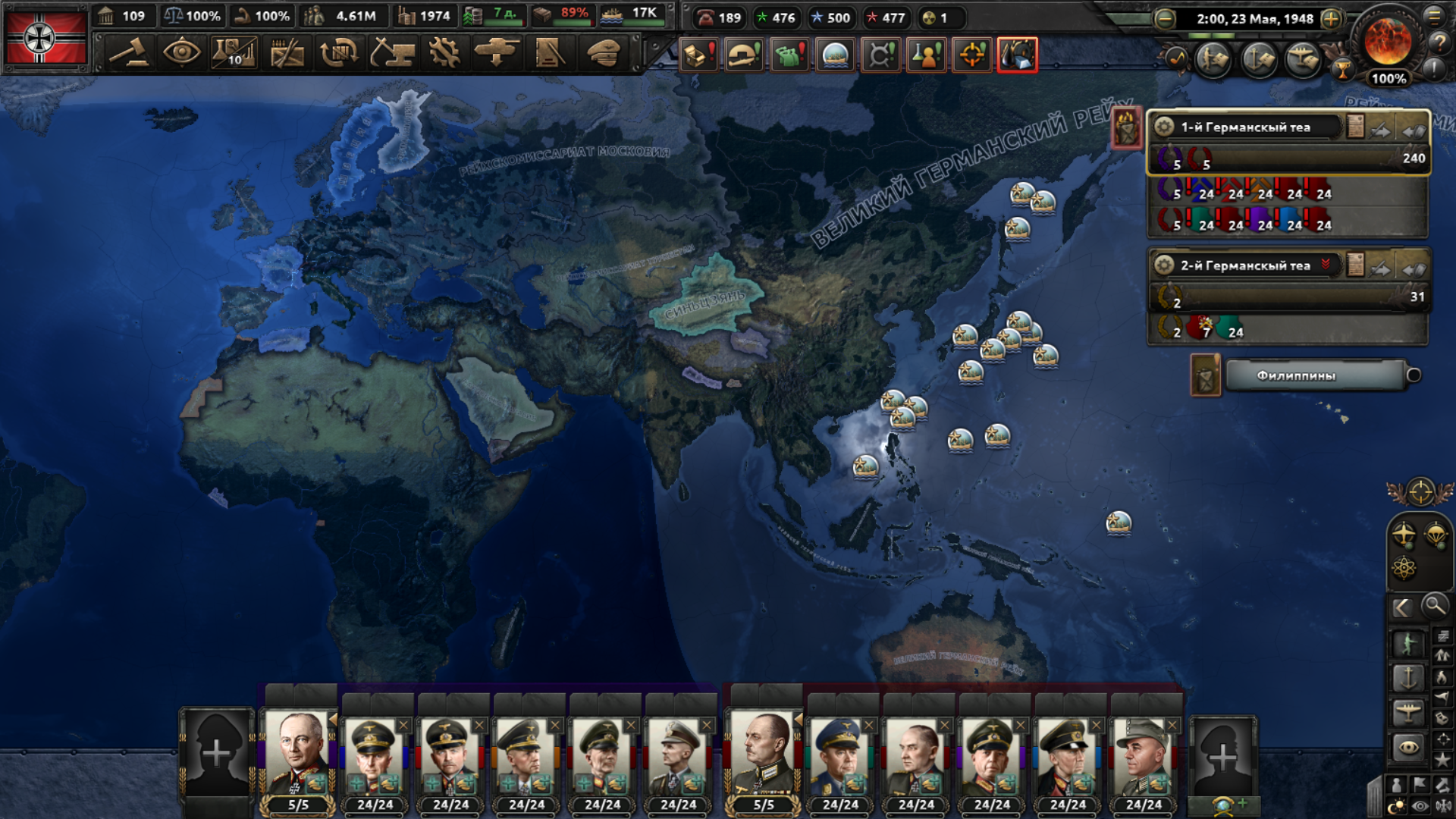The width and height of the screenshot is (1456, 819).
Task: Open the country overview via the flag
Action: [x=45, y=38]
